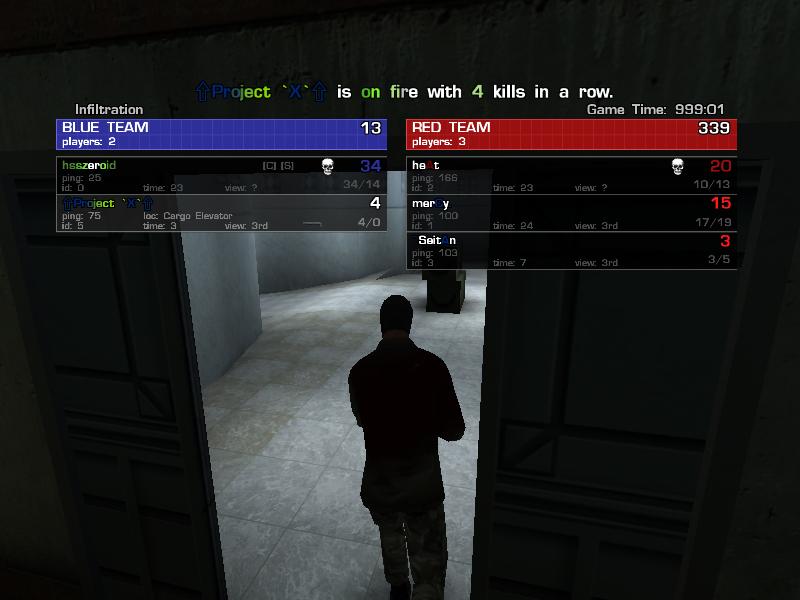The height and width of the screenshot is (600, 800).
Task: Select the top red team player row
Action: point(570,175)
